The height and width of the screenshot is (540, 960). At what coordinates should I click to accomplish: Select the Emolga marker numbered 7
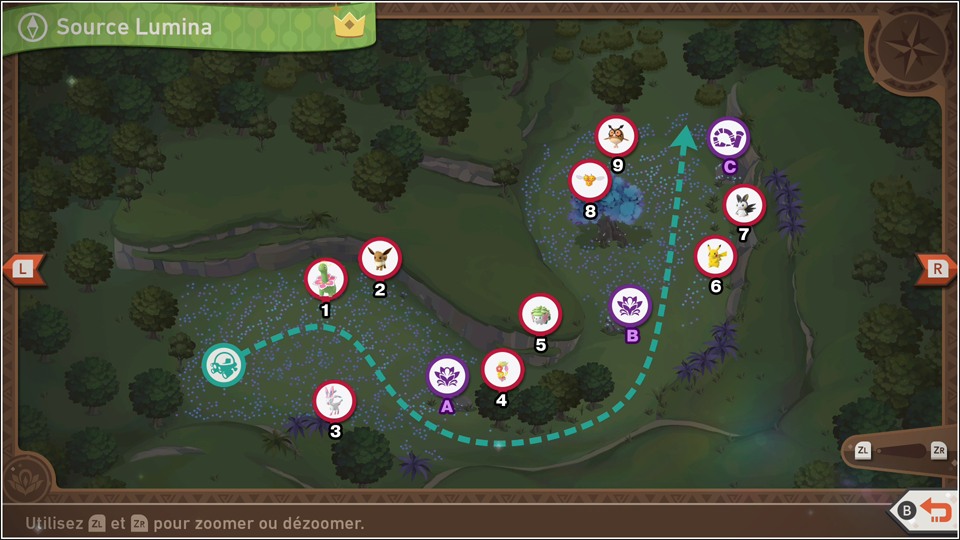click(743, 205)
